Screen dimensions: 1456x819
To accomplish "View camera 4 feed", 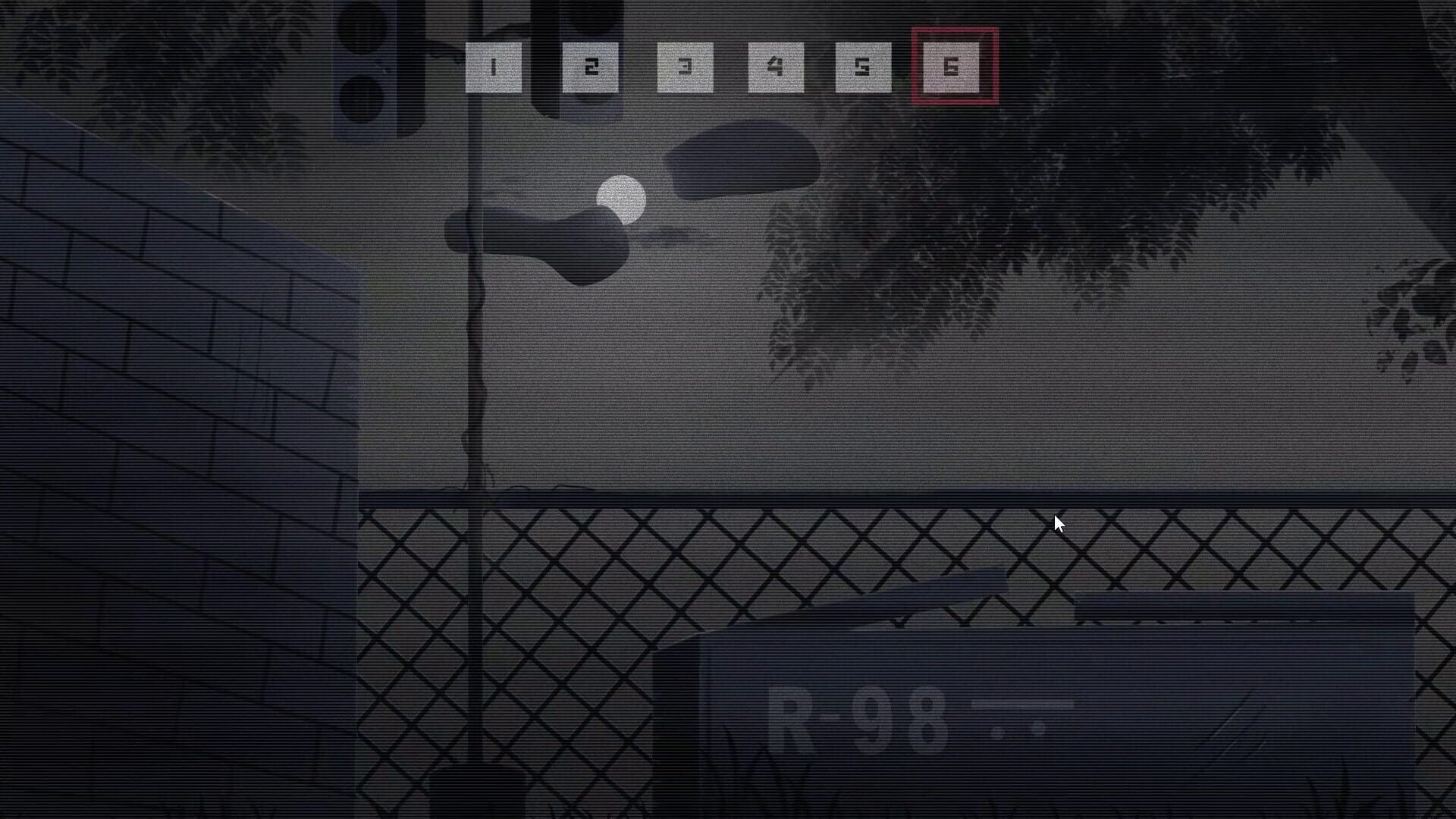I will 774,67.
